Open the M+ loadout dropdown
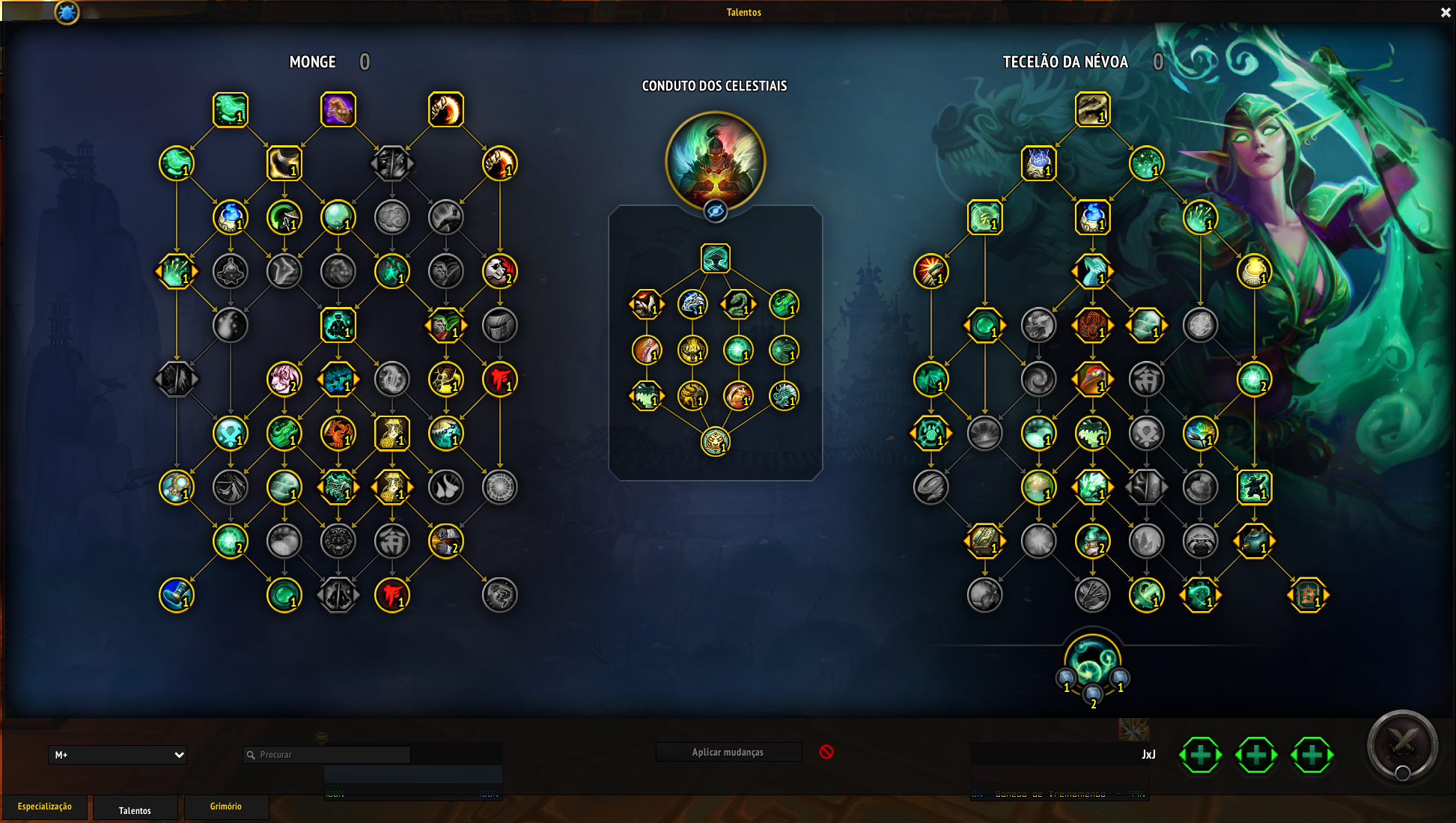This screenshot has width=1456, height=823. pyautogui.click(x=118, y=755)
